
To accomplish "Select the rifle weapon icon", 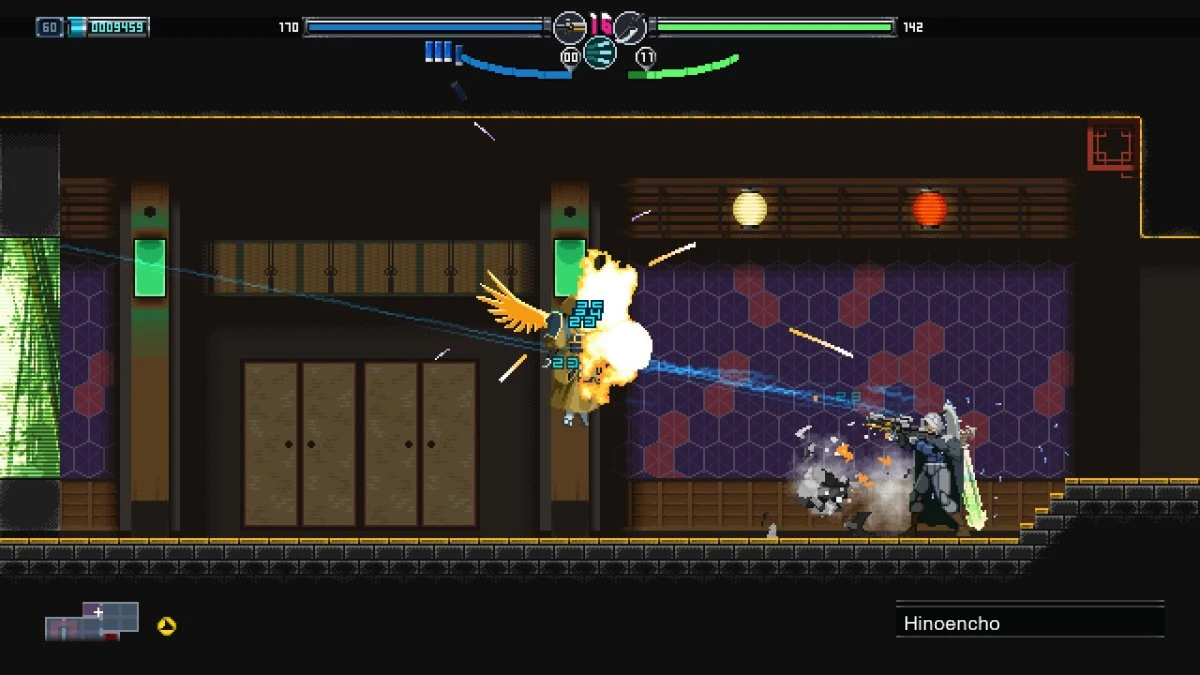I will point(569,27).
